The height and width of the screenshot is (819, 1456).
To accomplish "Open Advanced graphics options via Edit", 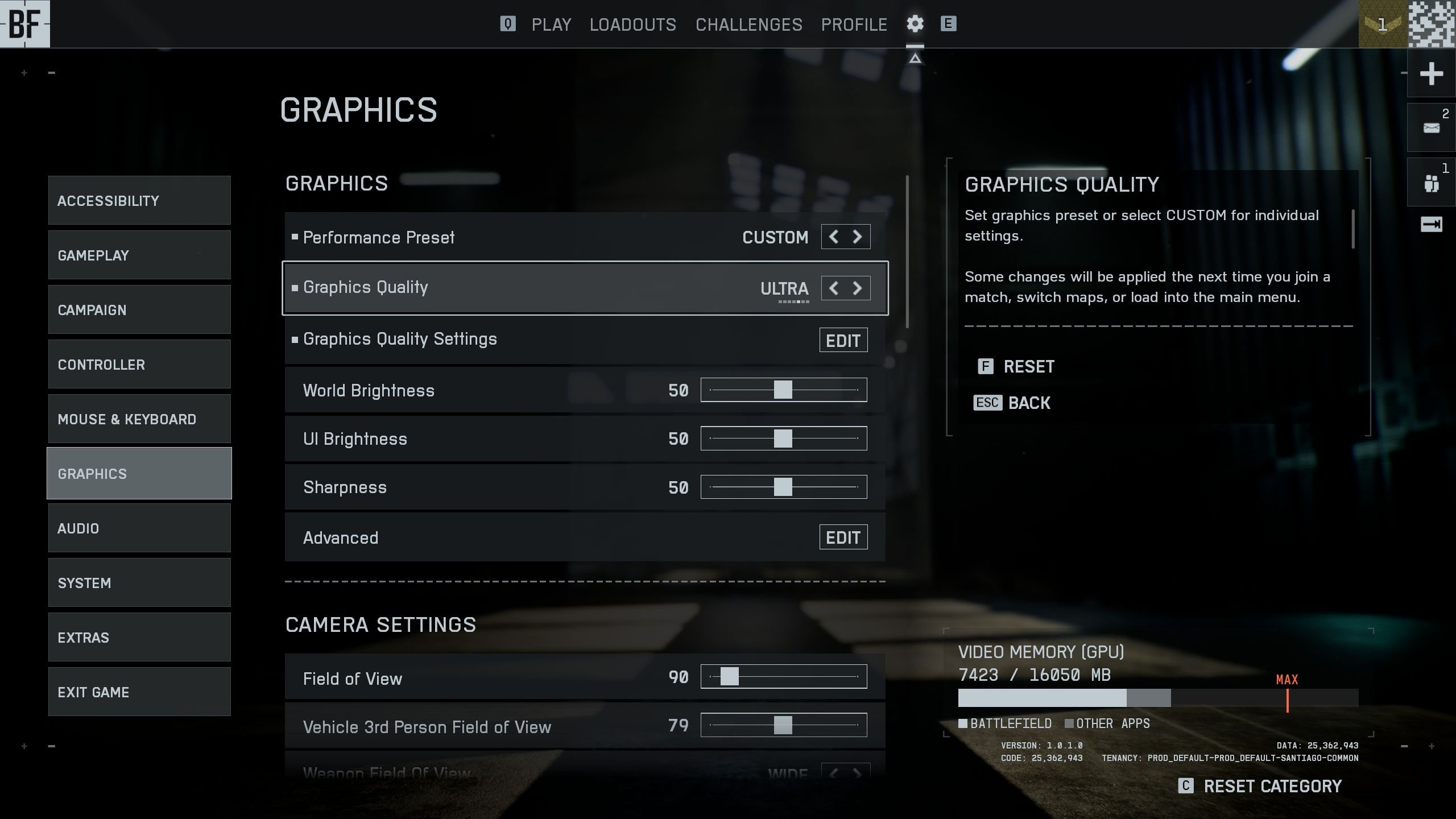I will (843, 537).
